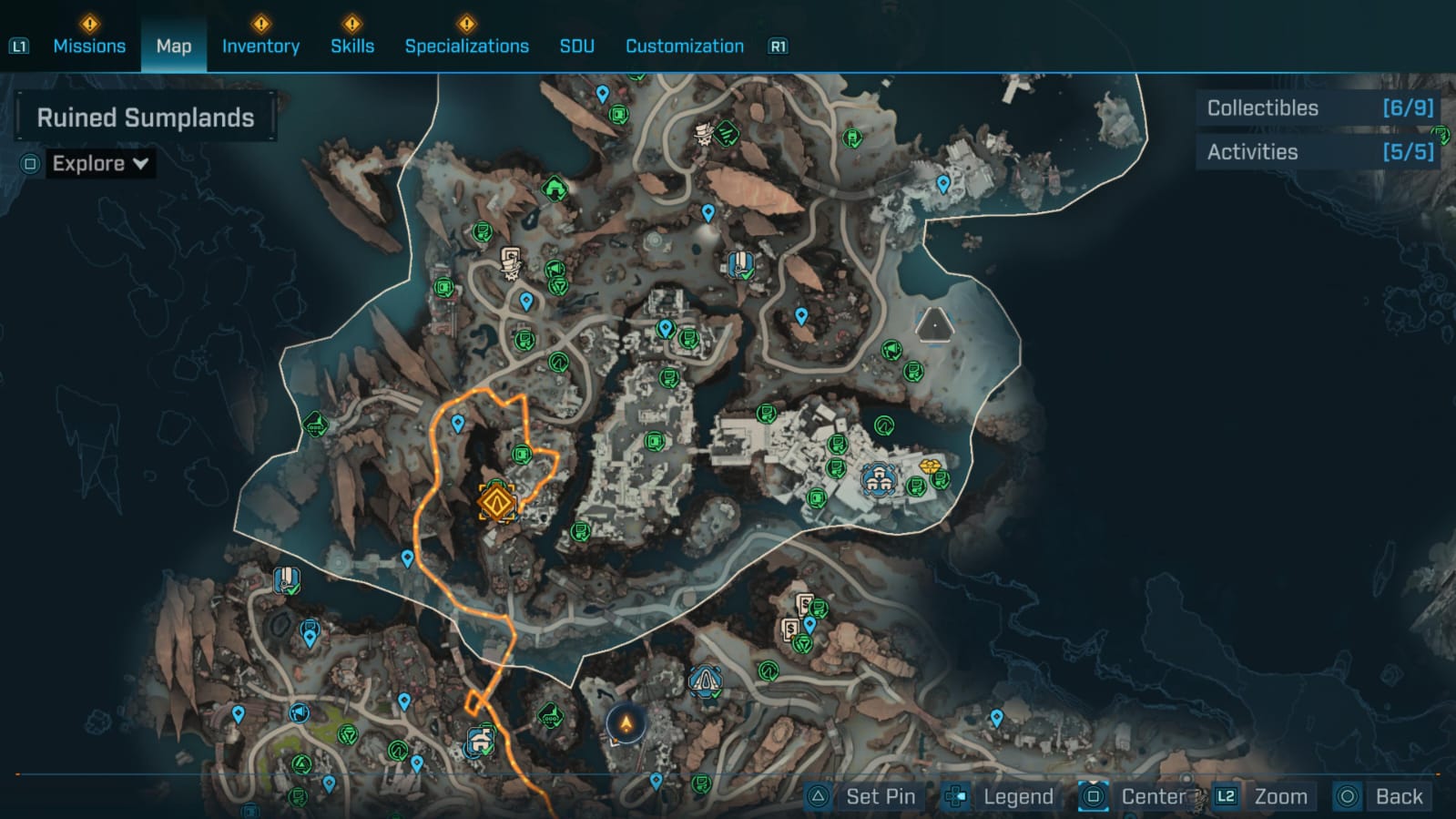
Task: Select the Map tab
Action: click(x=174, y=46)
